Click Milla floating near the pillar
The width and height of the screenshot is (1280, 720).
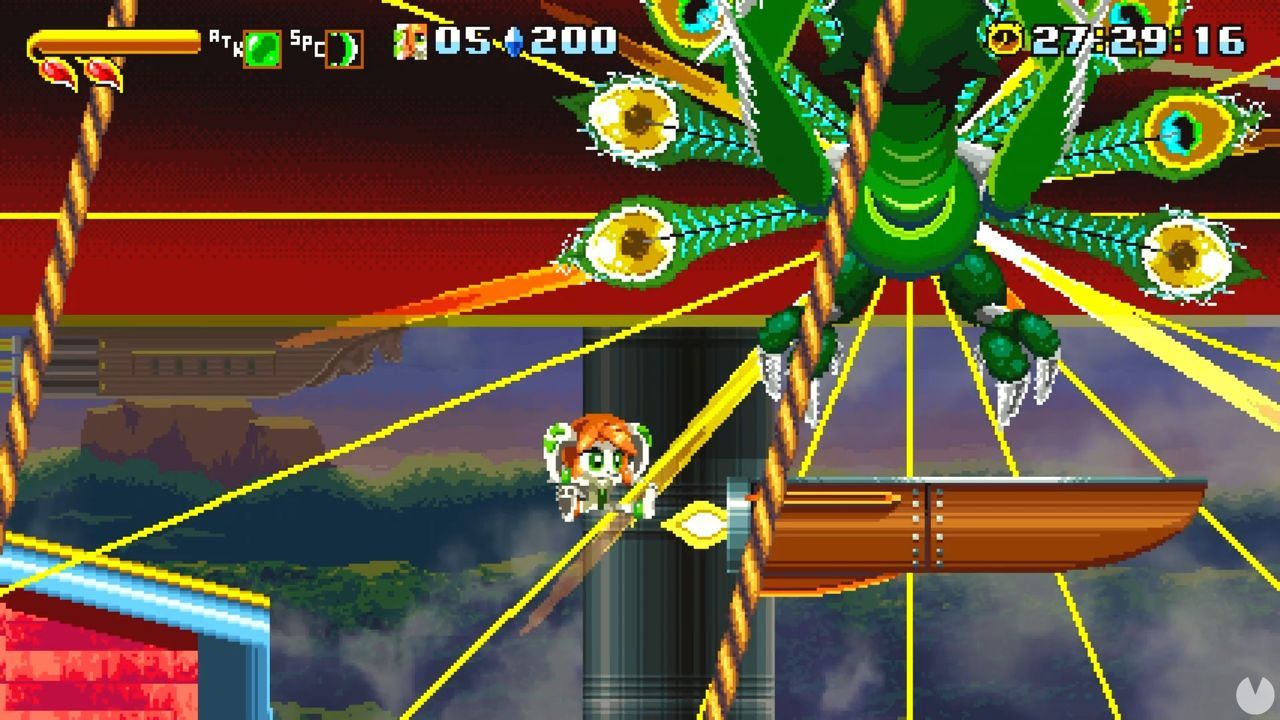coord(600,465)
